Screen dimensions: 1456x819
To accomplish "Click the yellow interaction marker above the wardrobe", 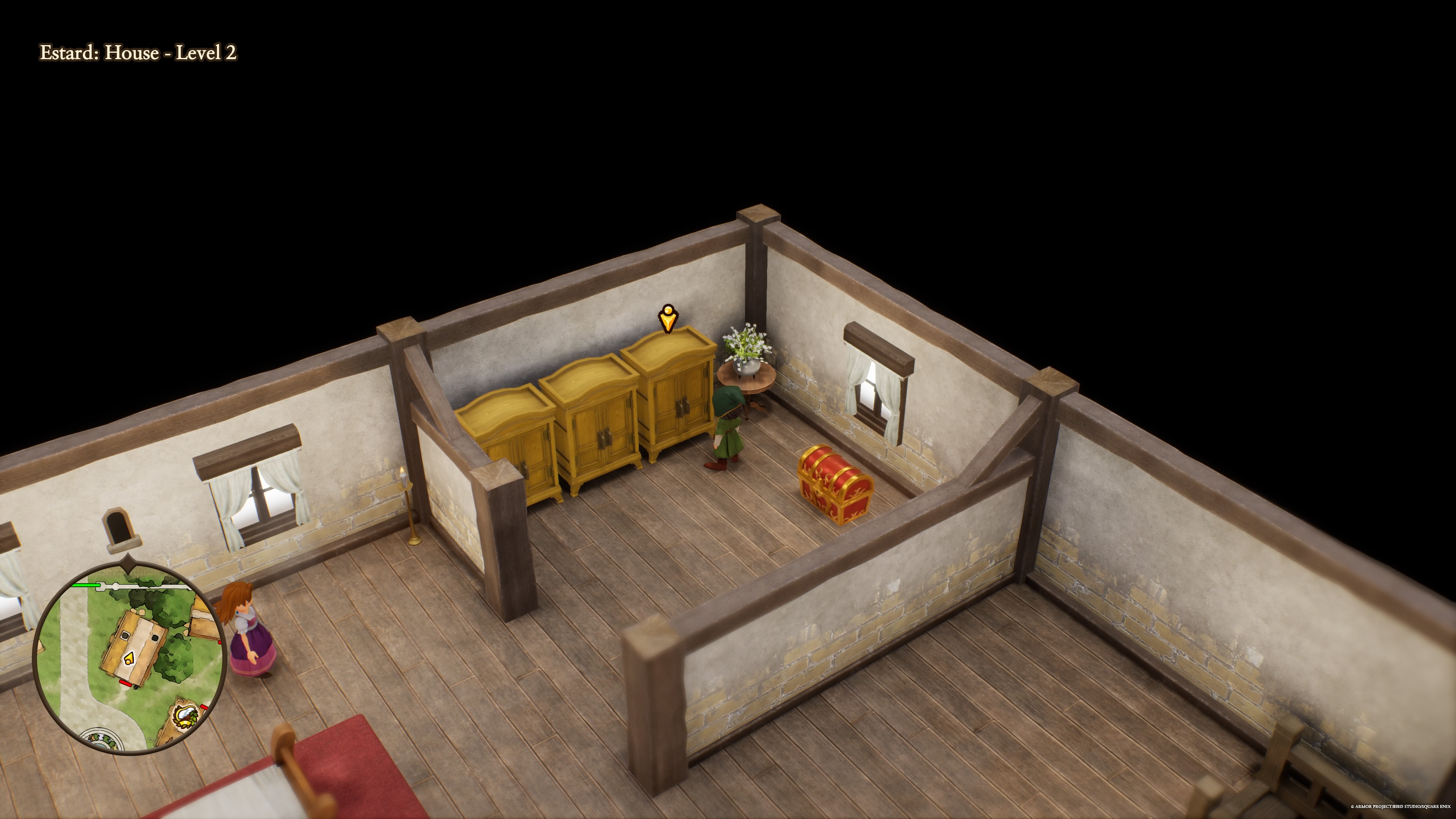I will [667, 318].
